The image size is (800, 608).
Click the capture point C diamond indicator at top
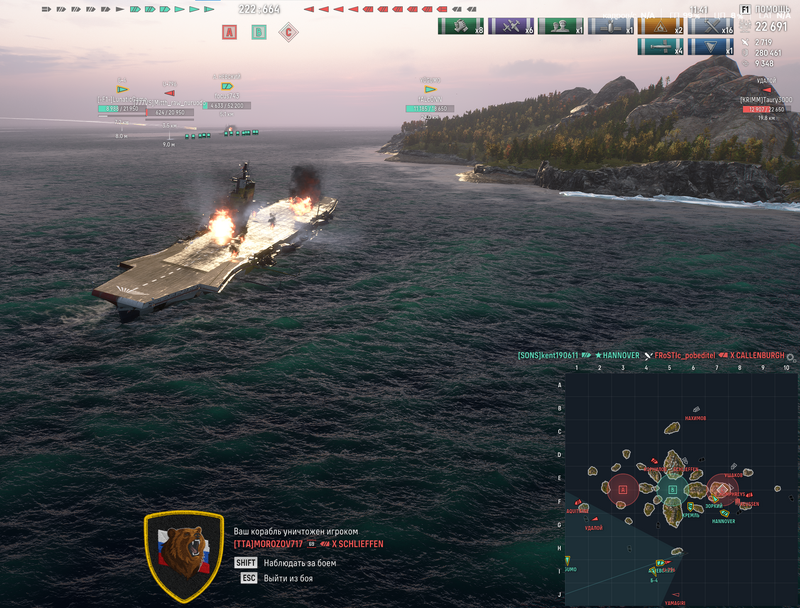point(289,32)
